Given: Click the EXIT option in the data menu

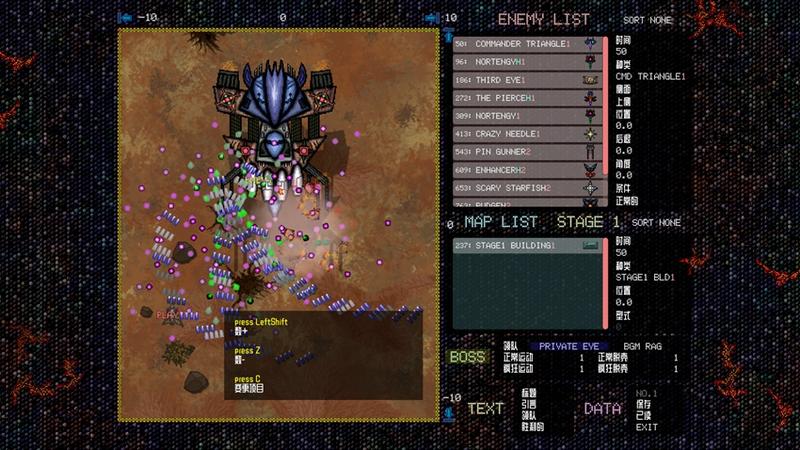Looking at the screenshot, I should 647,427.
